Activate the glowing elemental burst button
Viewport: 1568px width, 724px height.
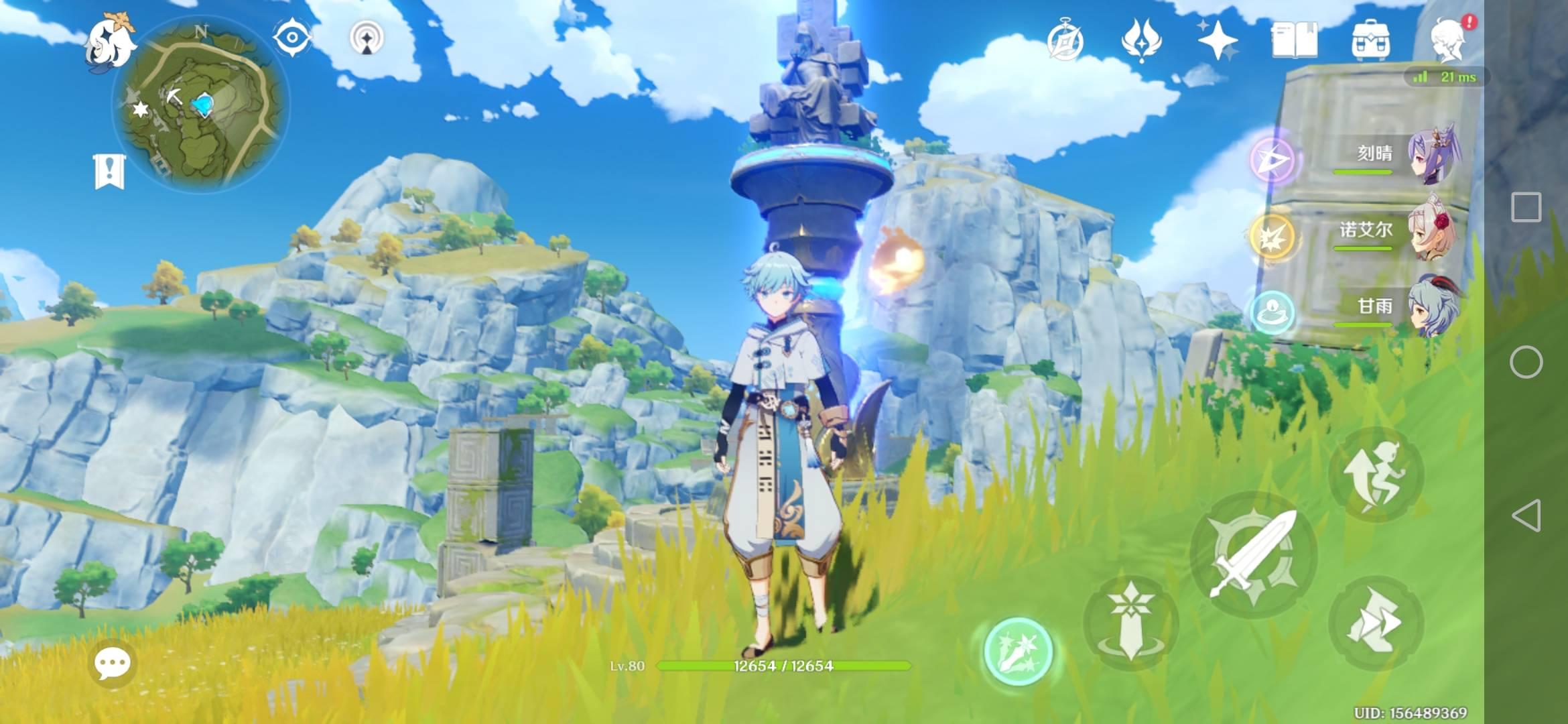pos(1018,652)
